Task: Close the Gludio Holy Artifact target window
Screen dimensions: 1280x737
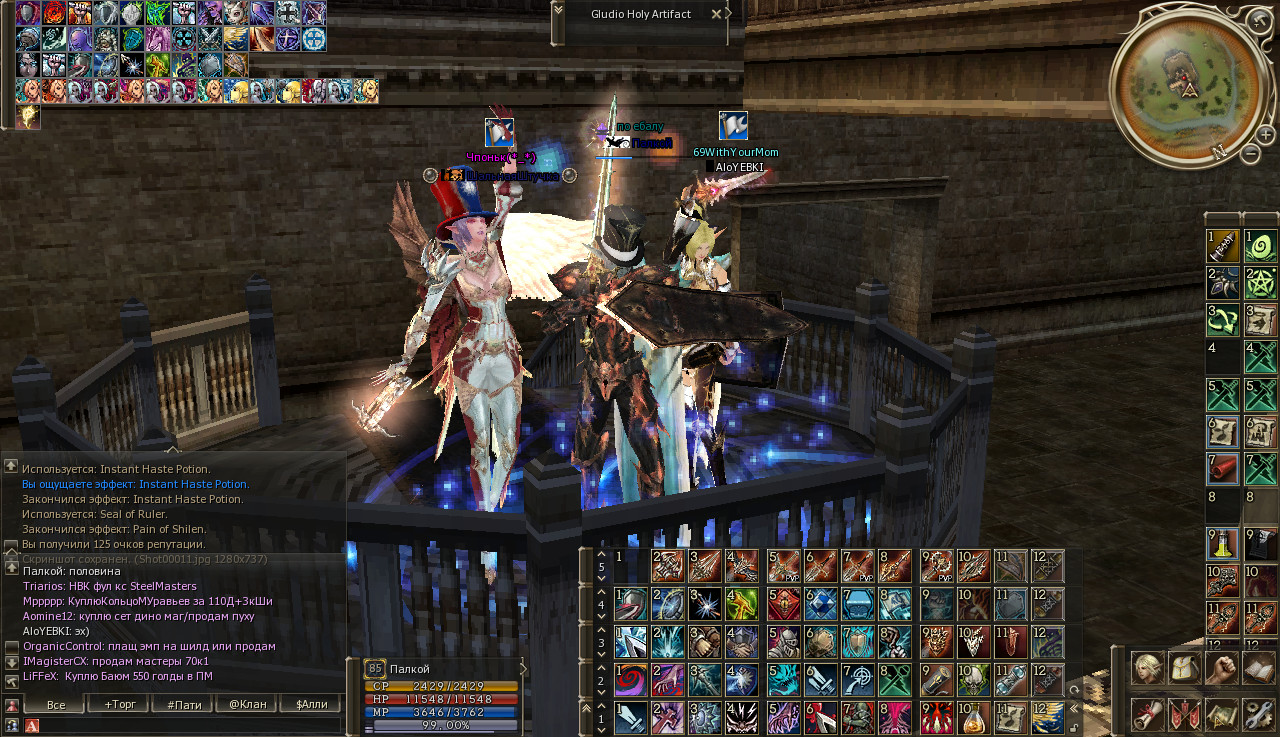Action: (x=716, y=15)
